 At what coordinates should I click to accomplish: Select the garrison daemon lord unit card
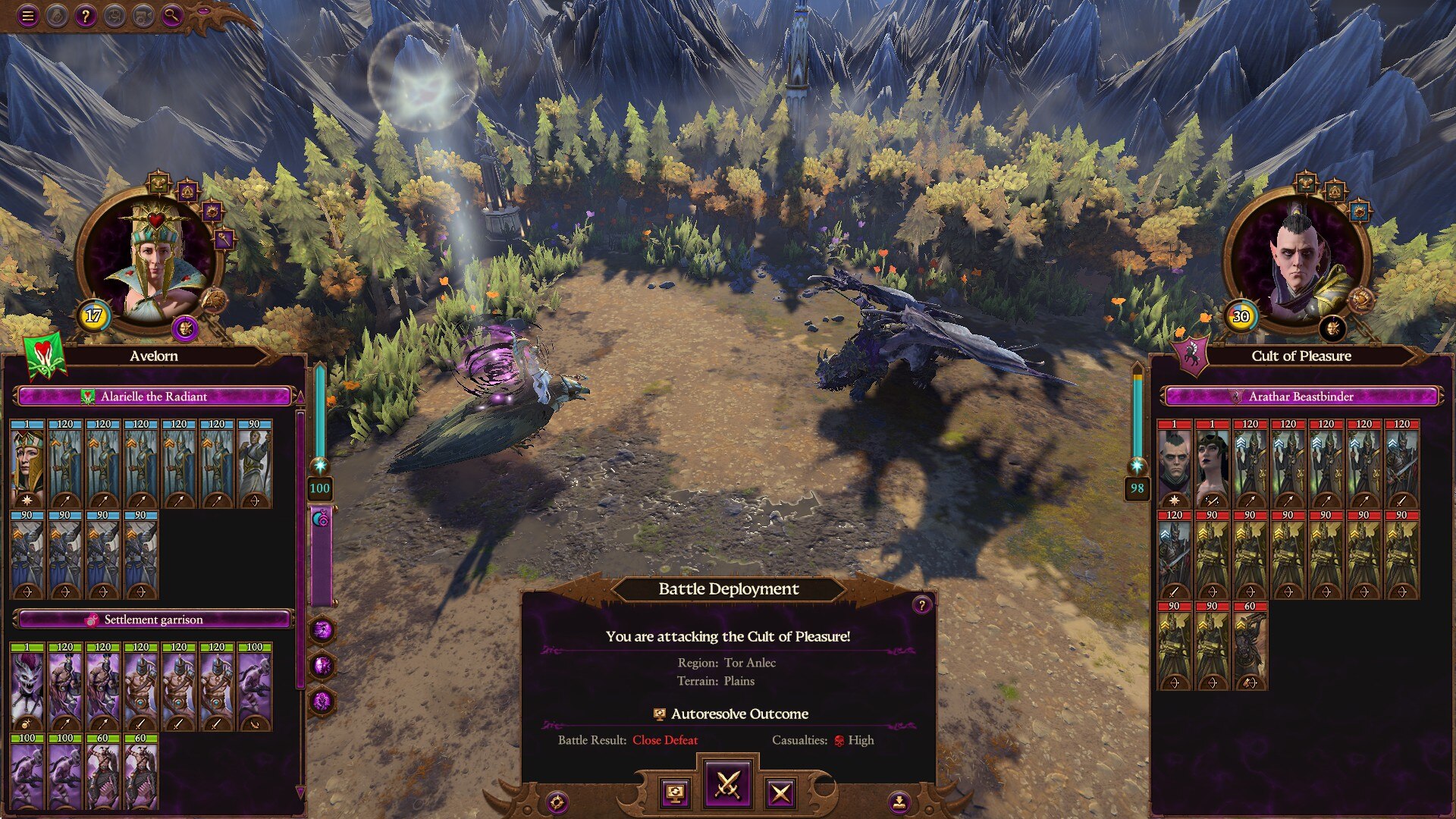(x=27, y=687)
